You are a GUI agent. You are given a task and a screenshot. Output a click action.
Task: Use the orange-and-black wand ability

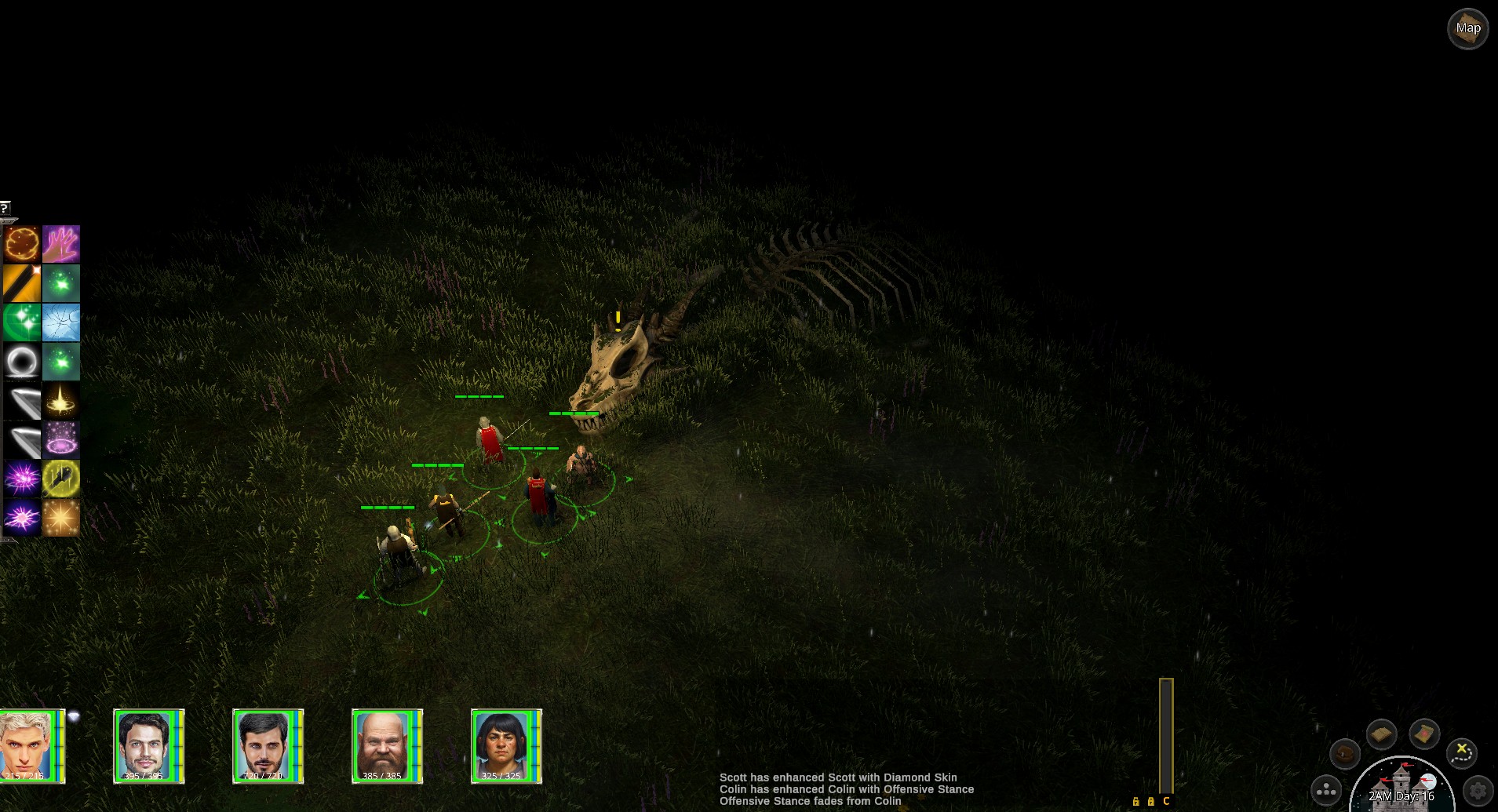click(x=21, y=283)
